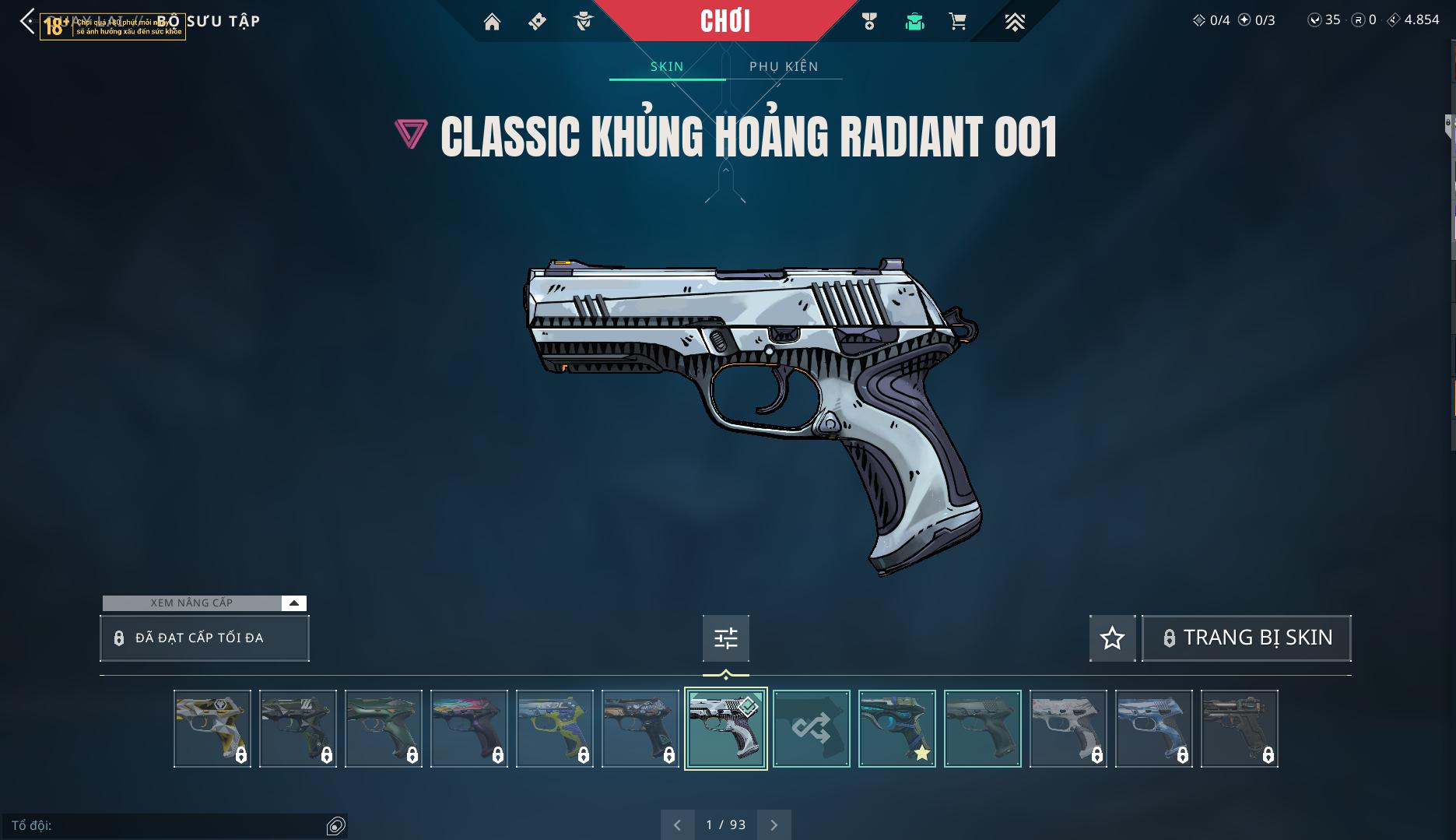1456x840 pixels.
Task: Open the collection backpack icon
Action: tap(914, 22)
